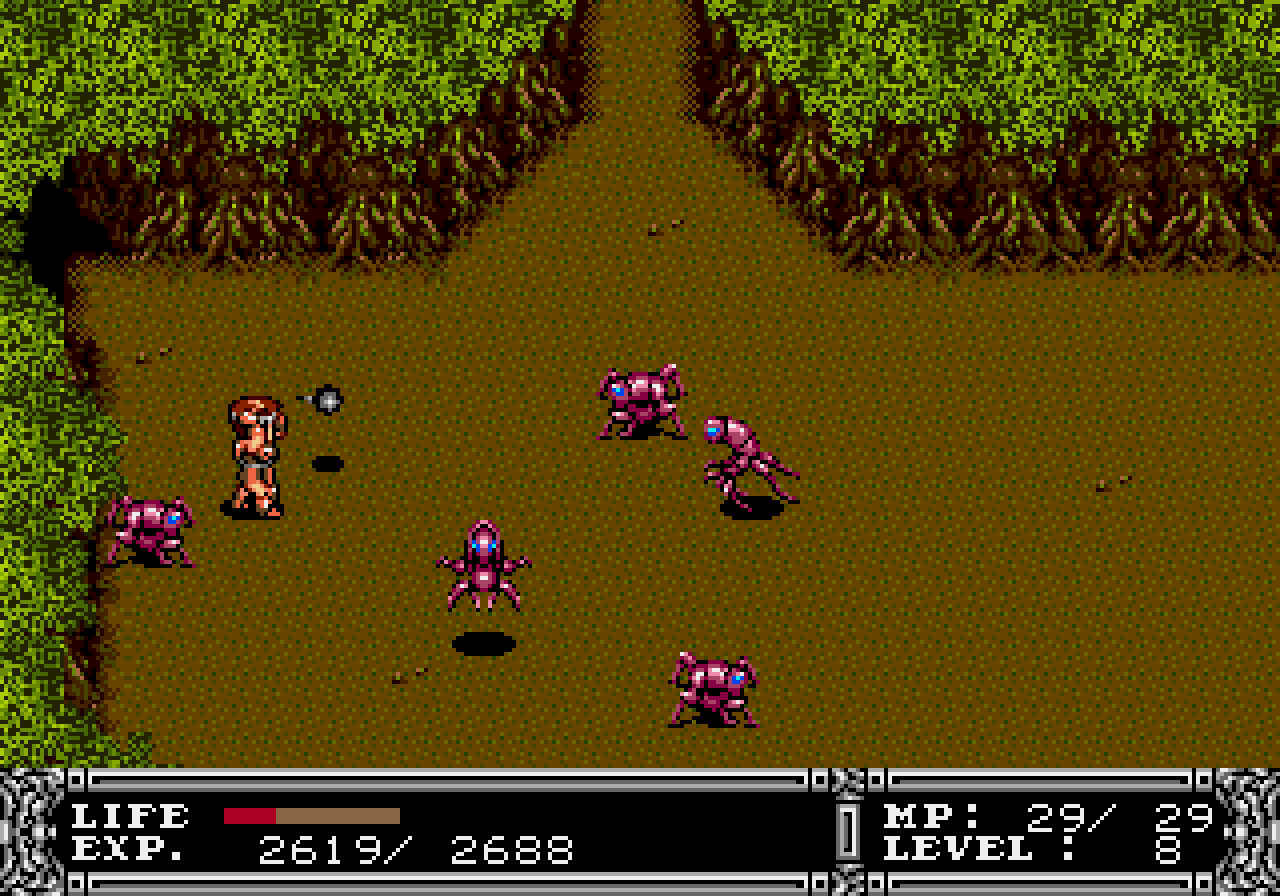The width and height of the screenshot is (1280, 896).
Task: Select the jumping spider enemy mid-screen
Action: (485, 565)
